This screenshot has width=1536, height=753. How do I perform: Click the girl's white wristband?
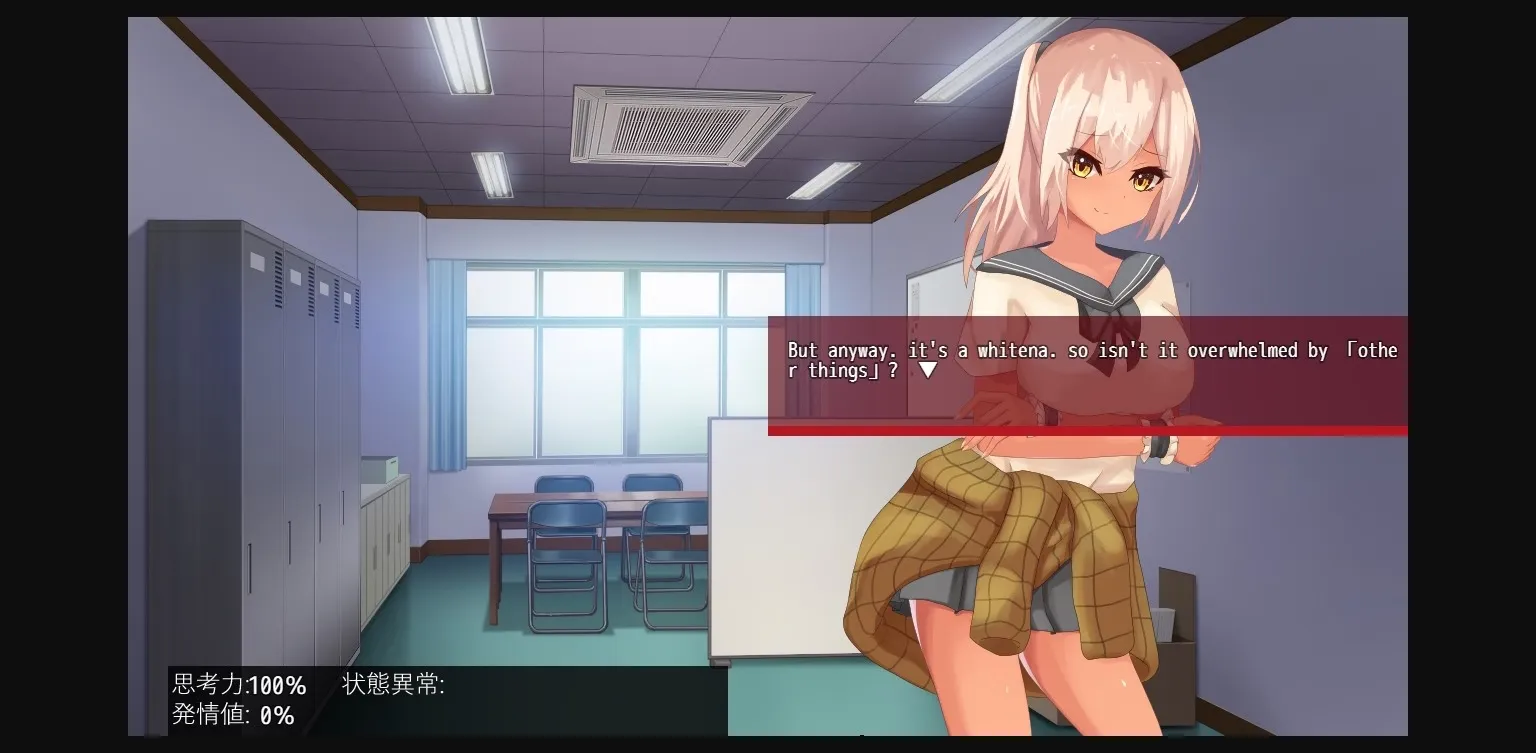[1160, 450]
